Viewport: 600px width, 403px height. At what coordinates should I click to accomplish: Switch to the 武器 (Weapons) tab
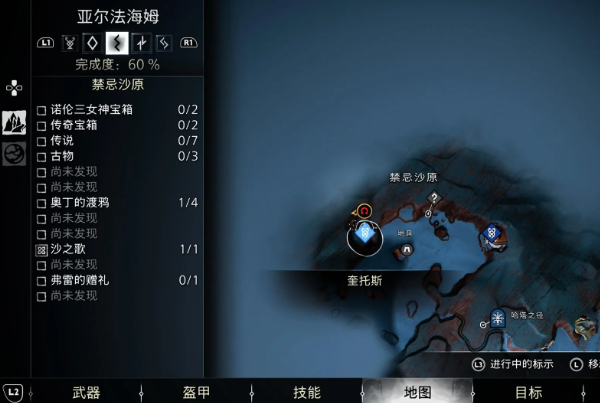pos(86,392)
